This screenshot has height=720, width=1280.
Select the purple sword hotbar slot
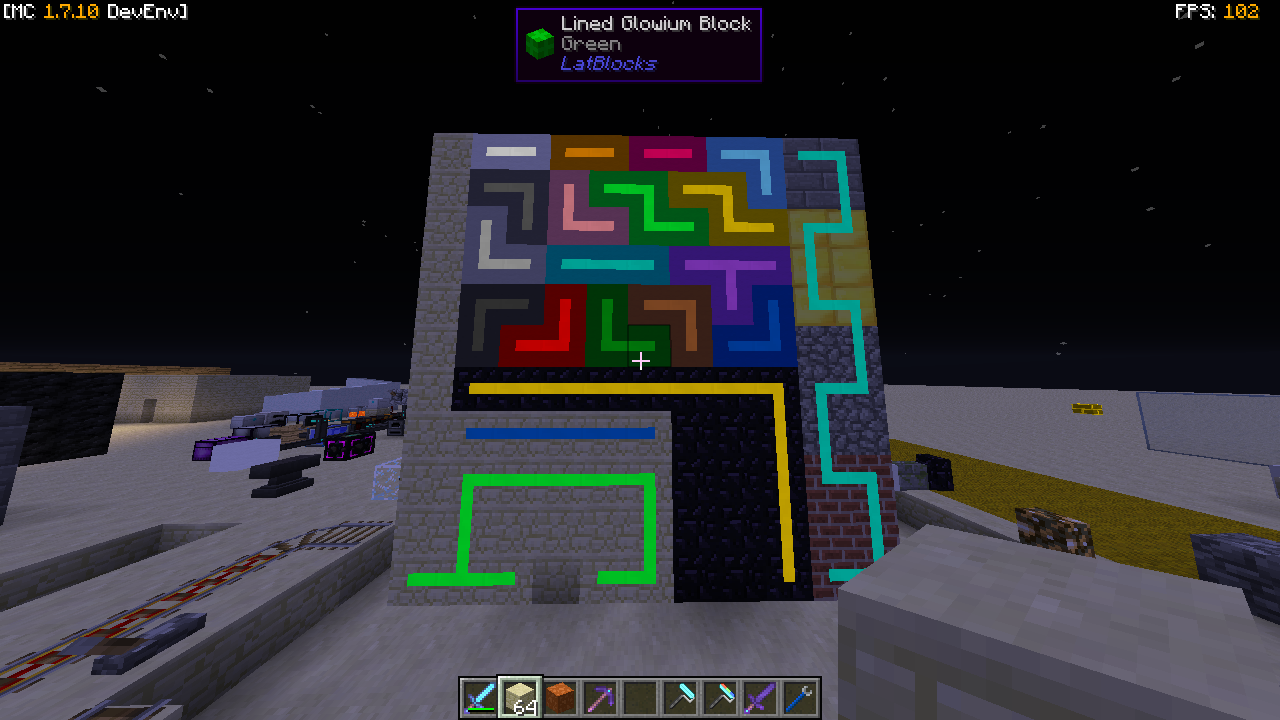point(760,697)
